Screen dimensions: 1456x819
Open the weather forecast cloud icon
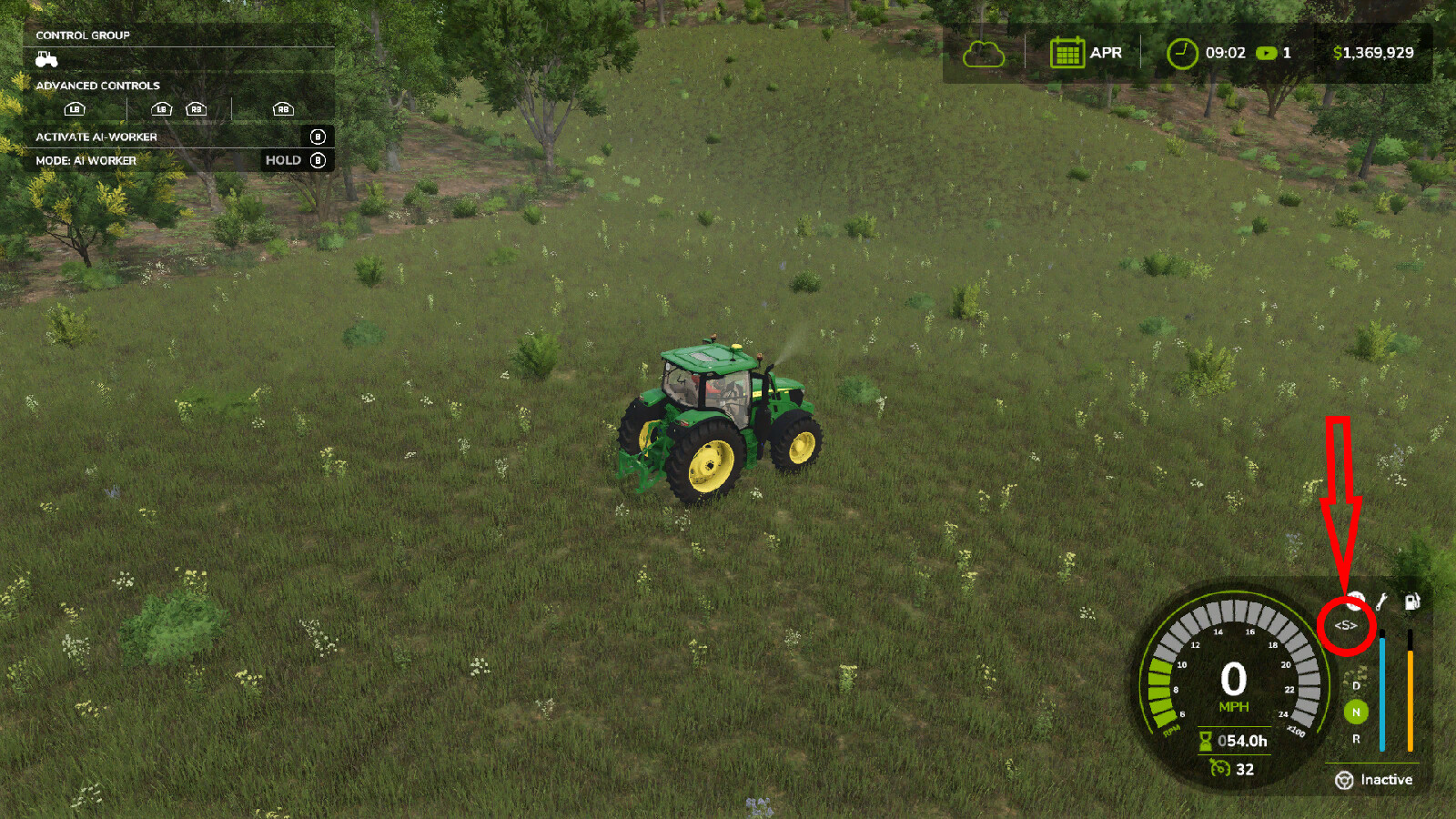[983, 54]
